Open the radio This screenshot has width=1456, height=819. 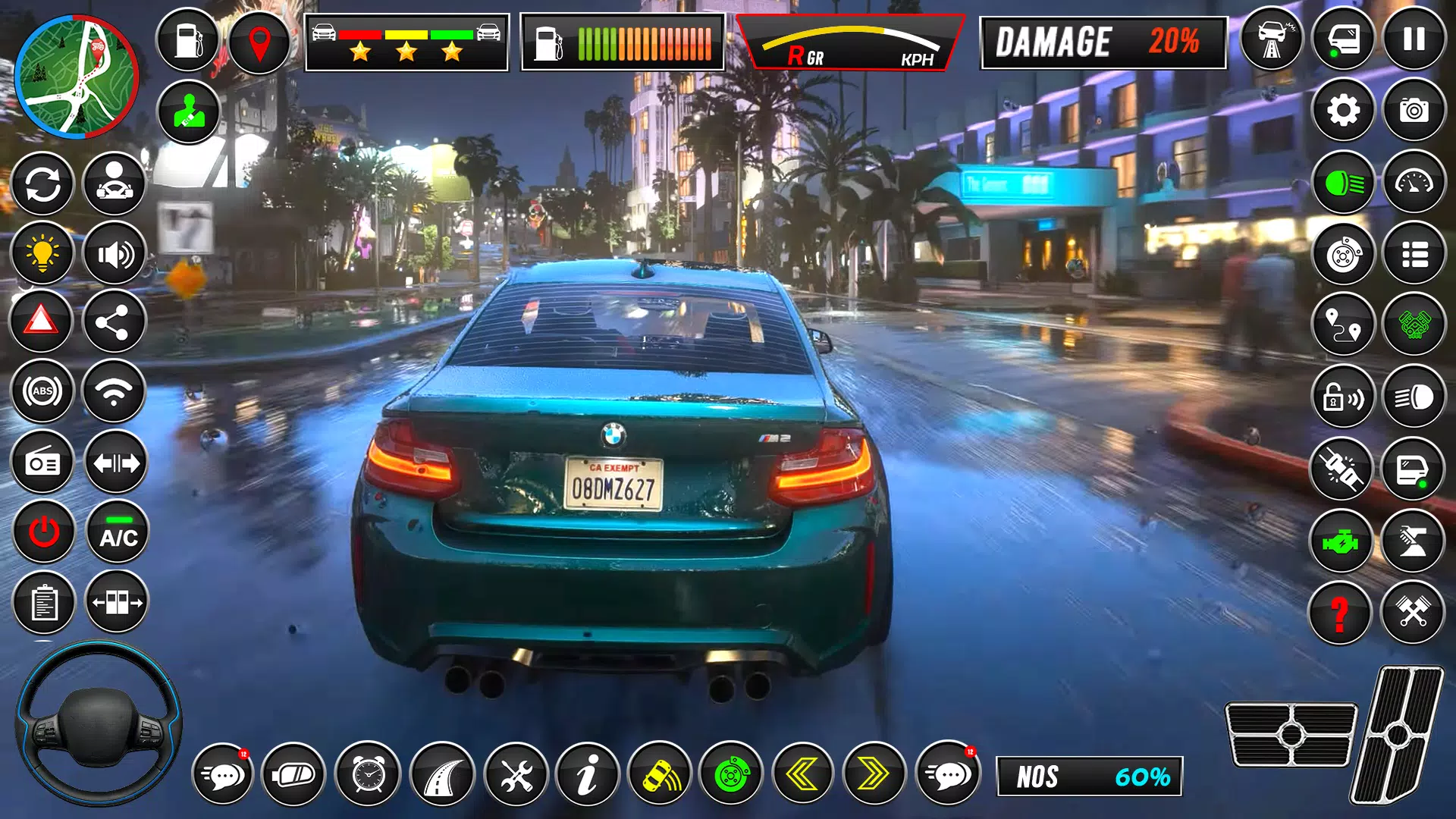pos(42,463)
